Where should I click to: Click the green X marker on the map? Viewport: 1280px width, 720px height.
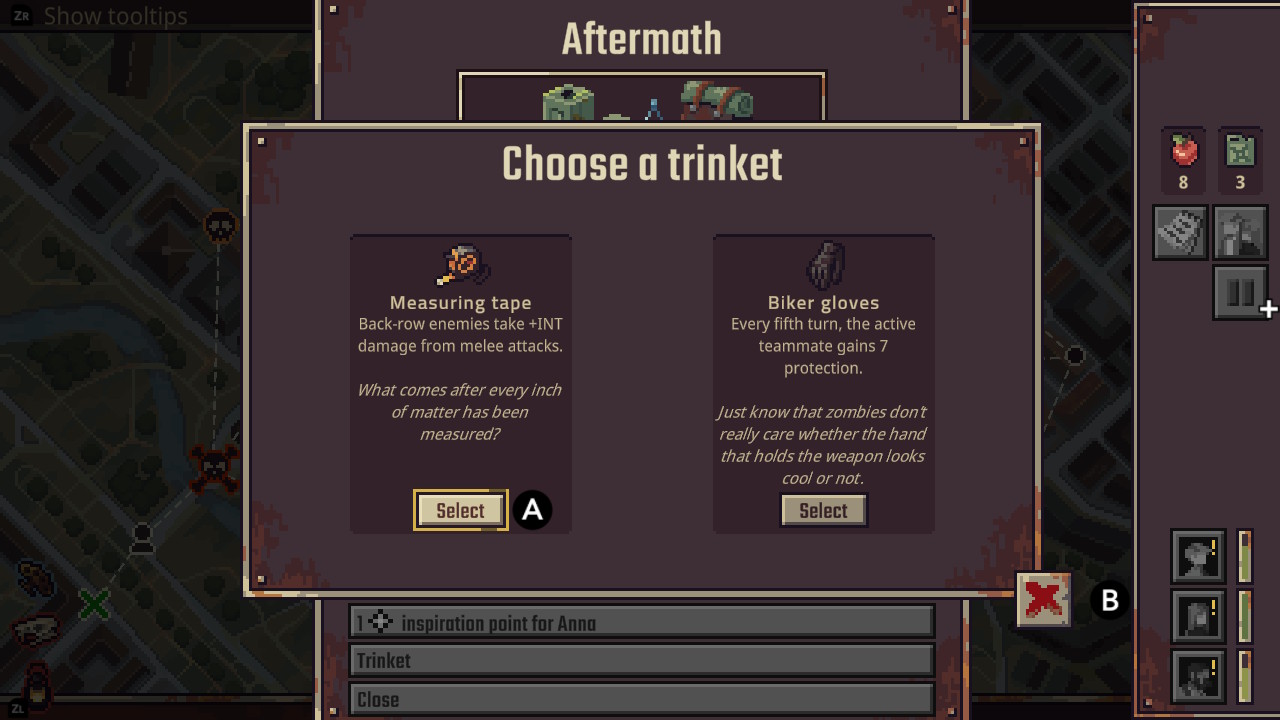coord(95,604)
